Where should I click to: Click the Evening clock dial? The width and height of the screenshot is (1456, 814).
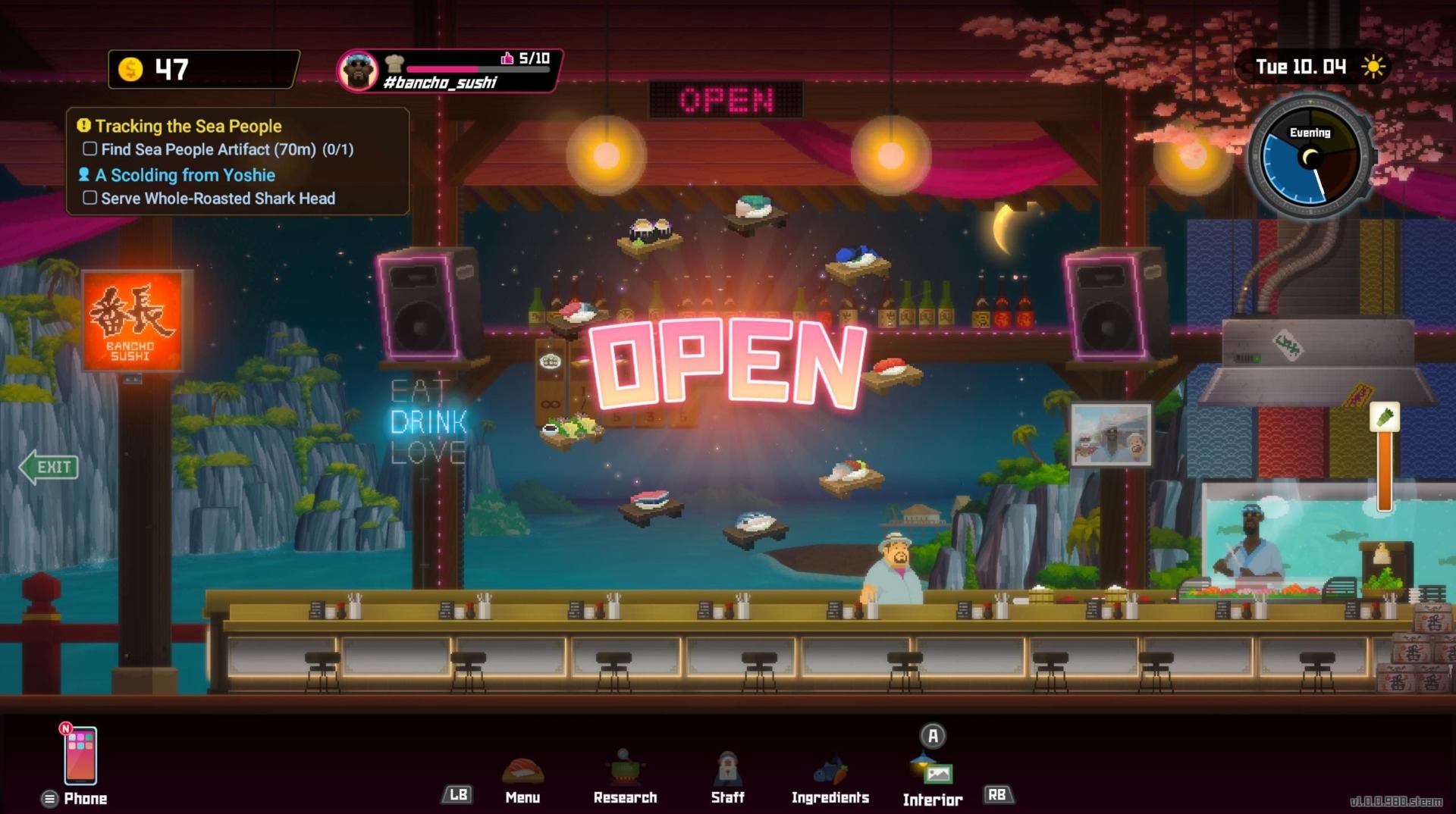point(1310,157)
